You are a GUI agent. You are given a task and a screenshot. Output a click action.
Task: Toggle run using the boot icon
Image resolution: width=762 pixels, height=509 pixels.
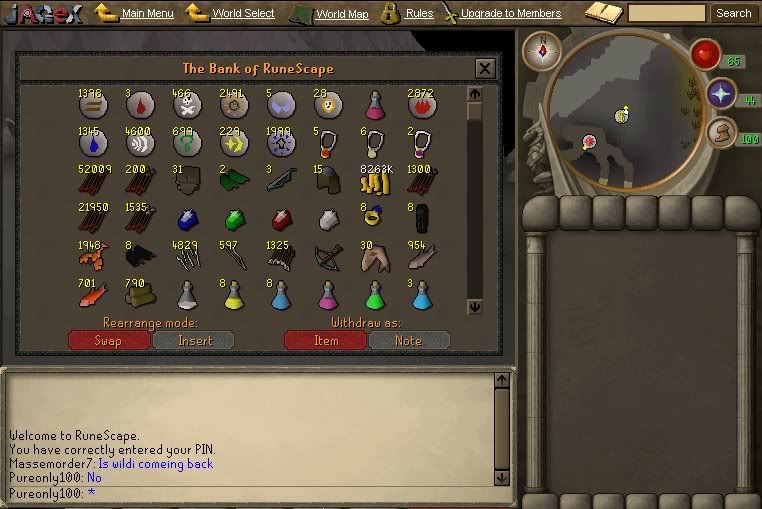coord(721,131)
